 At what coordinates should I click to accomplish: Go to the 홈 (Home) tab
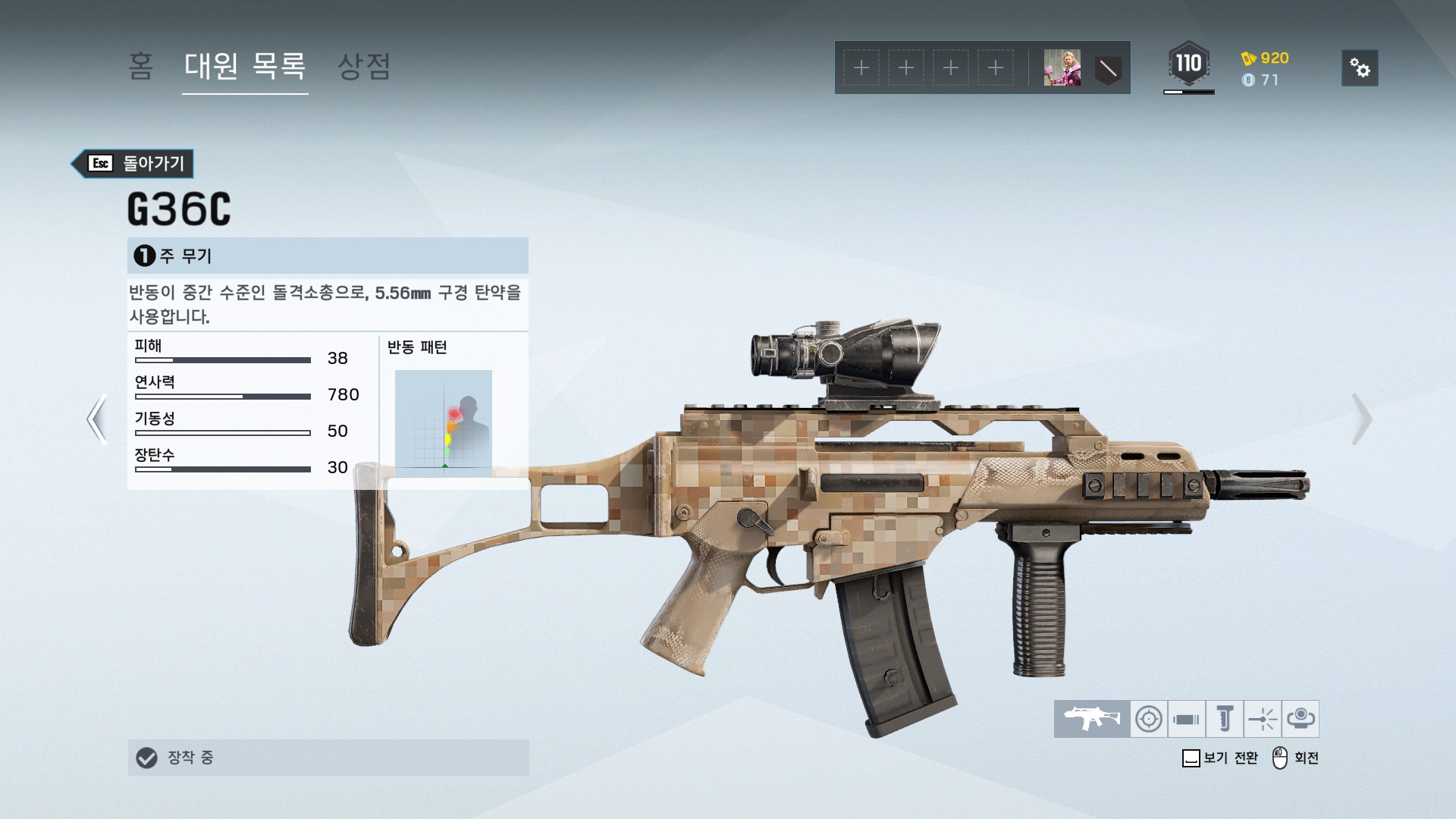tap(140, 67)
